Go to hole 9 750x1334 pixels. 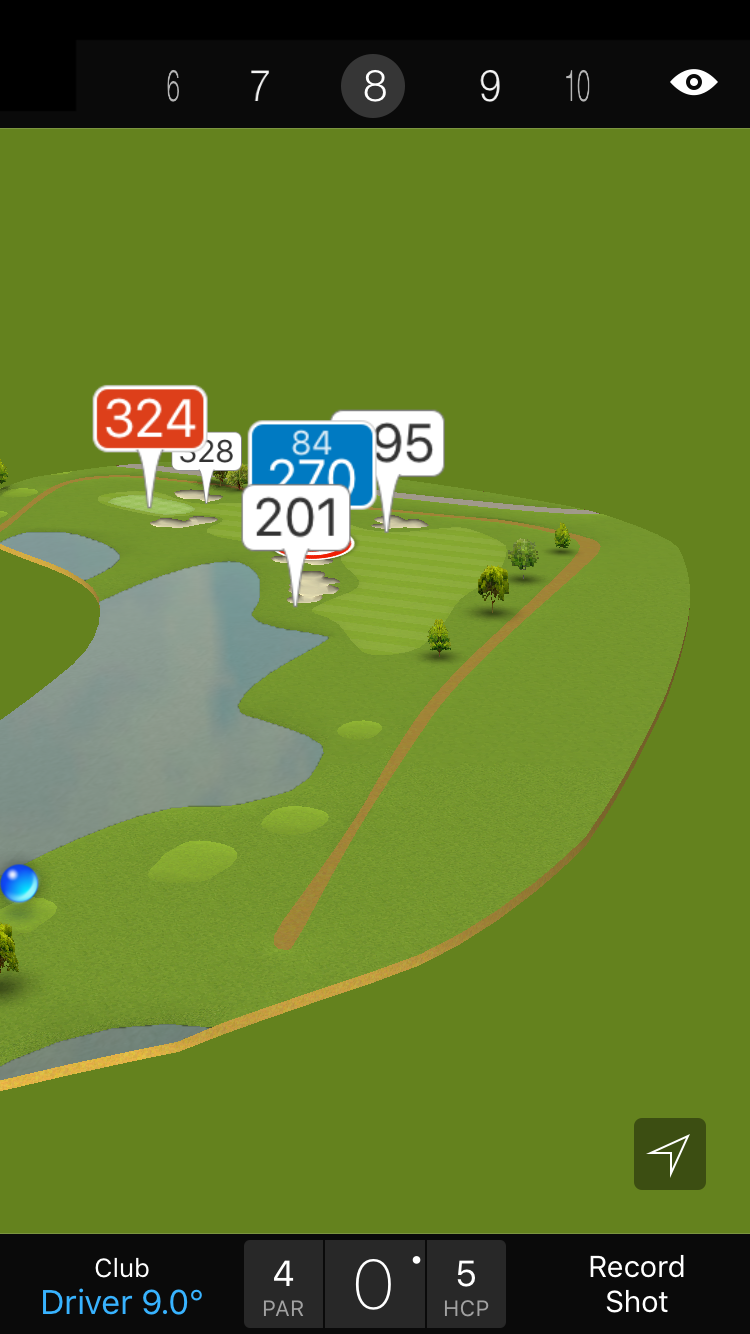tap(489, 87)
